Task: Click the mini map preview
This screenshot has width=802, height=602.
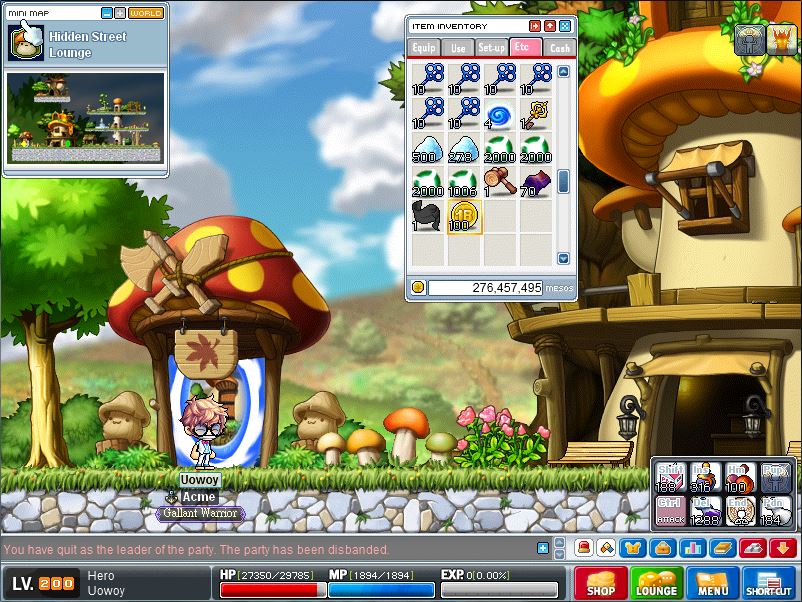Action: pyautogui.click(x=85, y=117)
